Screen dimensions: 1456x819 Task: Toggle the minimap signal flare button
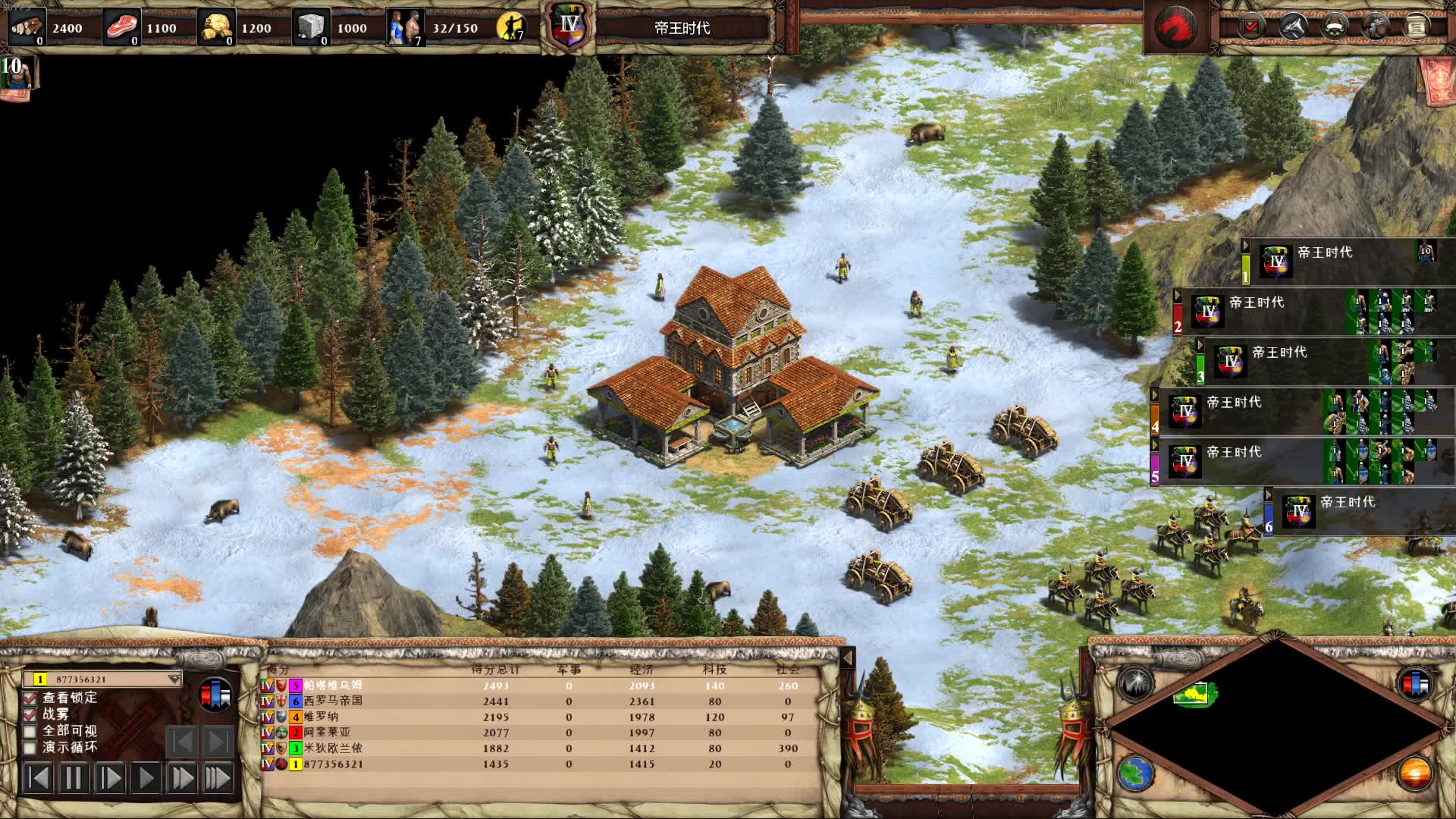(1135, 683)
